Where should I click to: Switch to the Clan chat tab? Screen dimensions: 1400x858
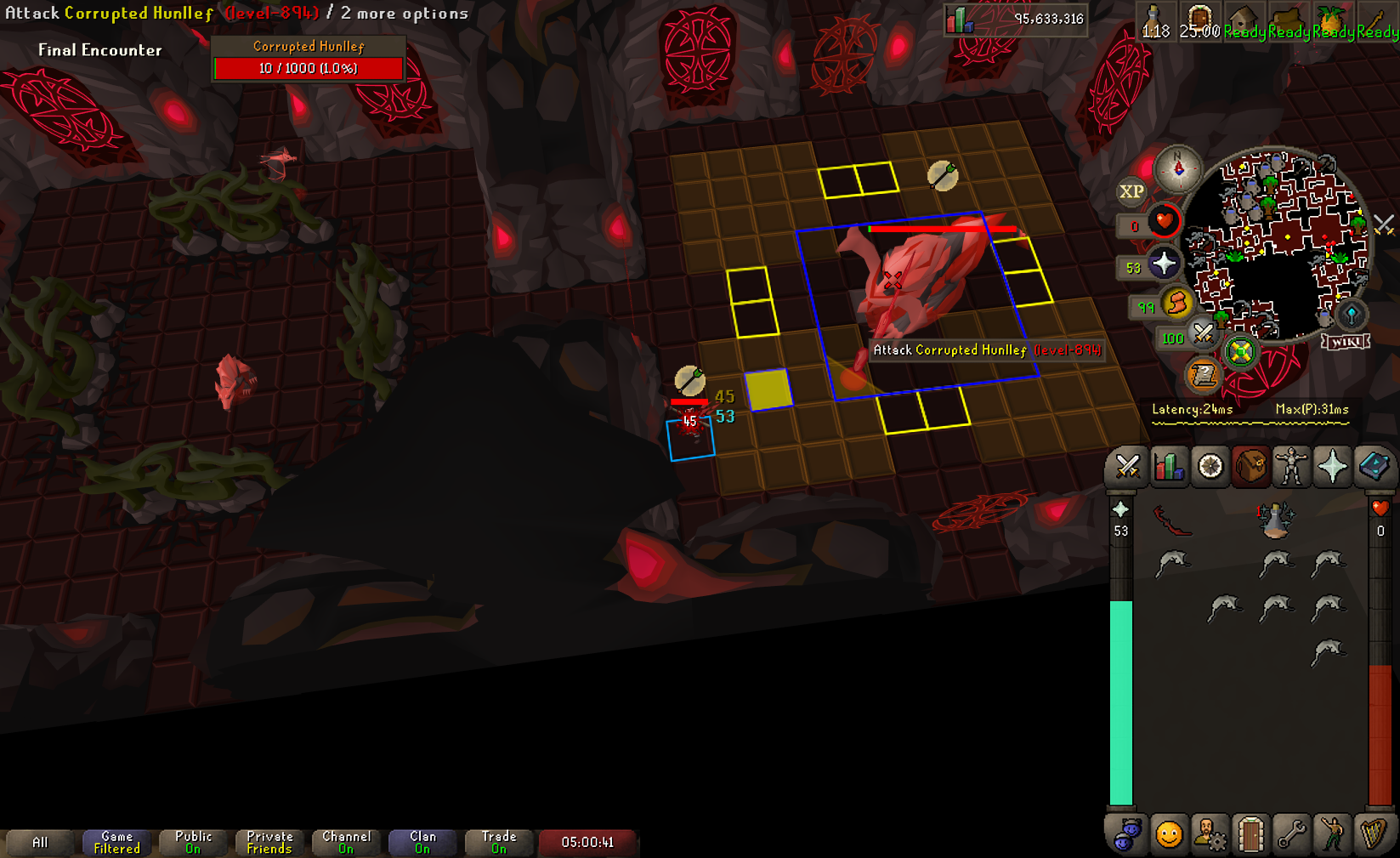click(422, 843)
